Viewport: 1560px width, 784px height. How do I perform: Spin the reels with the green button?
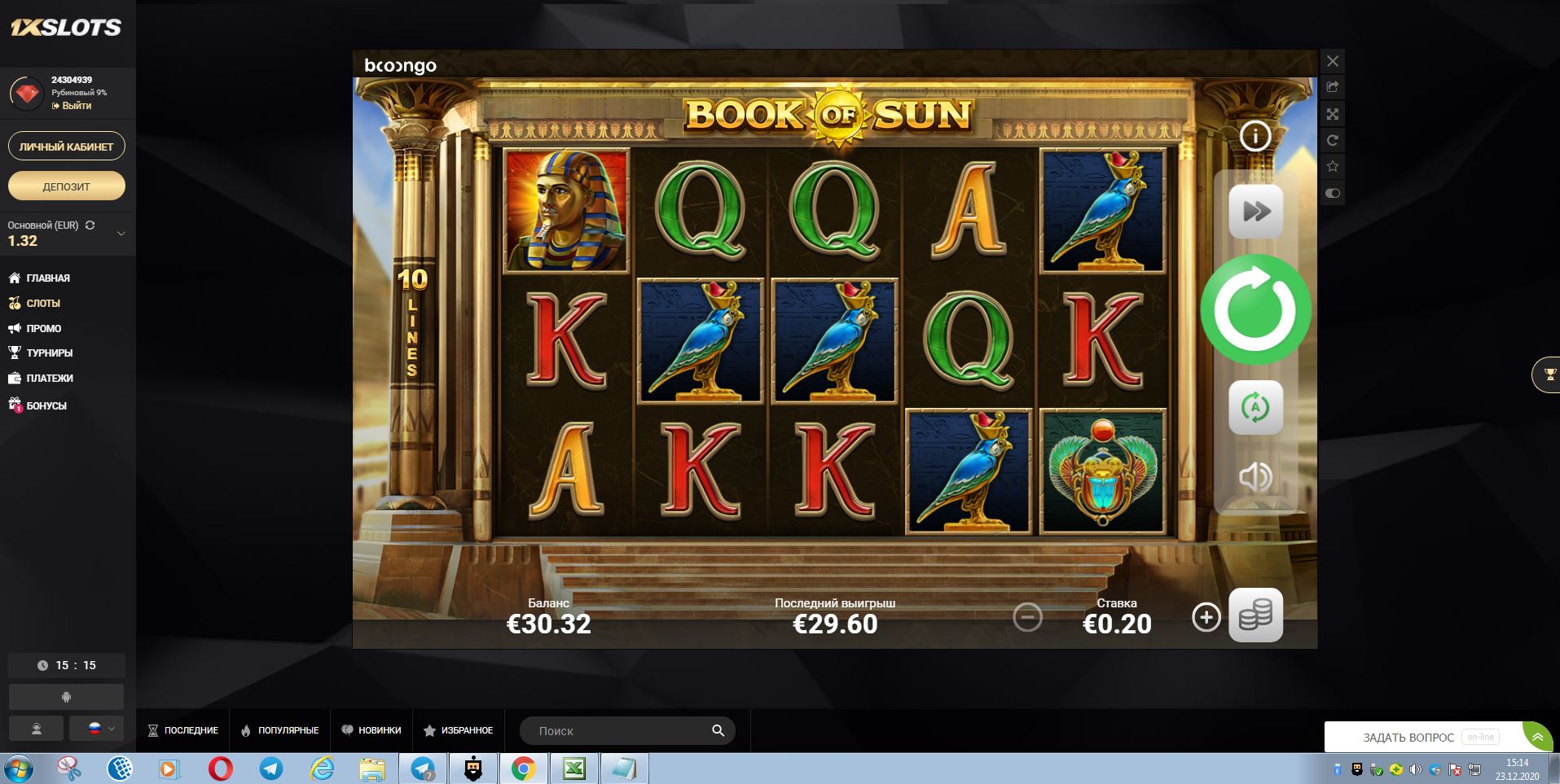click(x=1255, y=310)
